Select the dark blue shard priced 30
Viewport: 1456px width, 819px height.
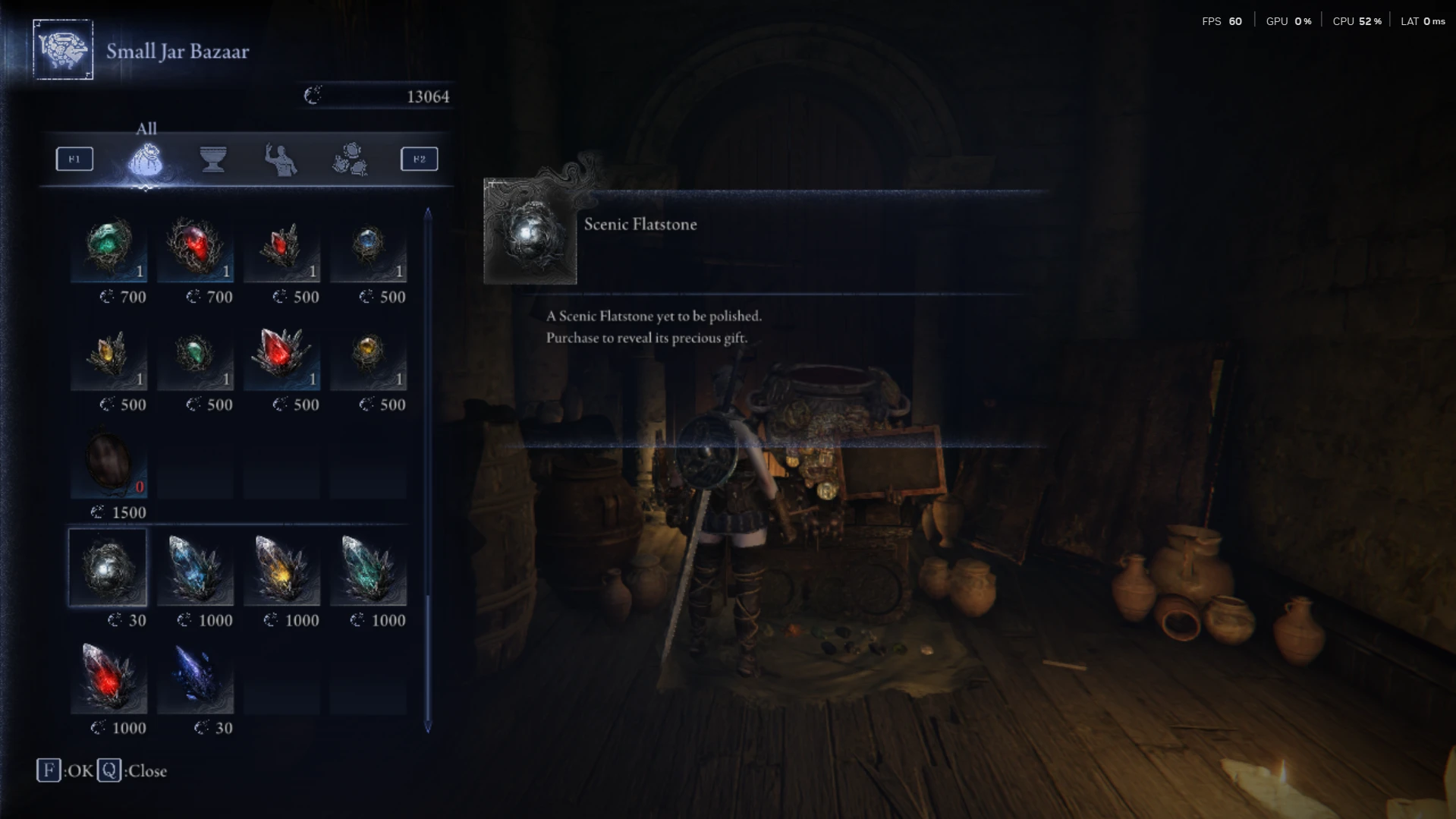coord(195,676)
